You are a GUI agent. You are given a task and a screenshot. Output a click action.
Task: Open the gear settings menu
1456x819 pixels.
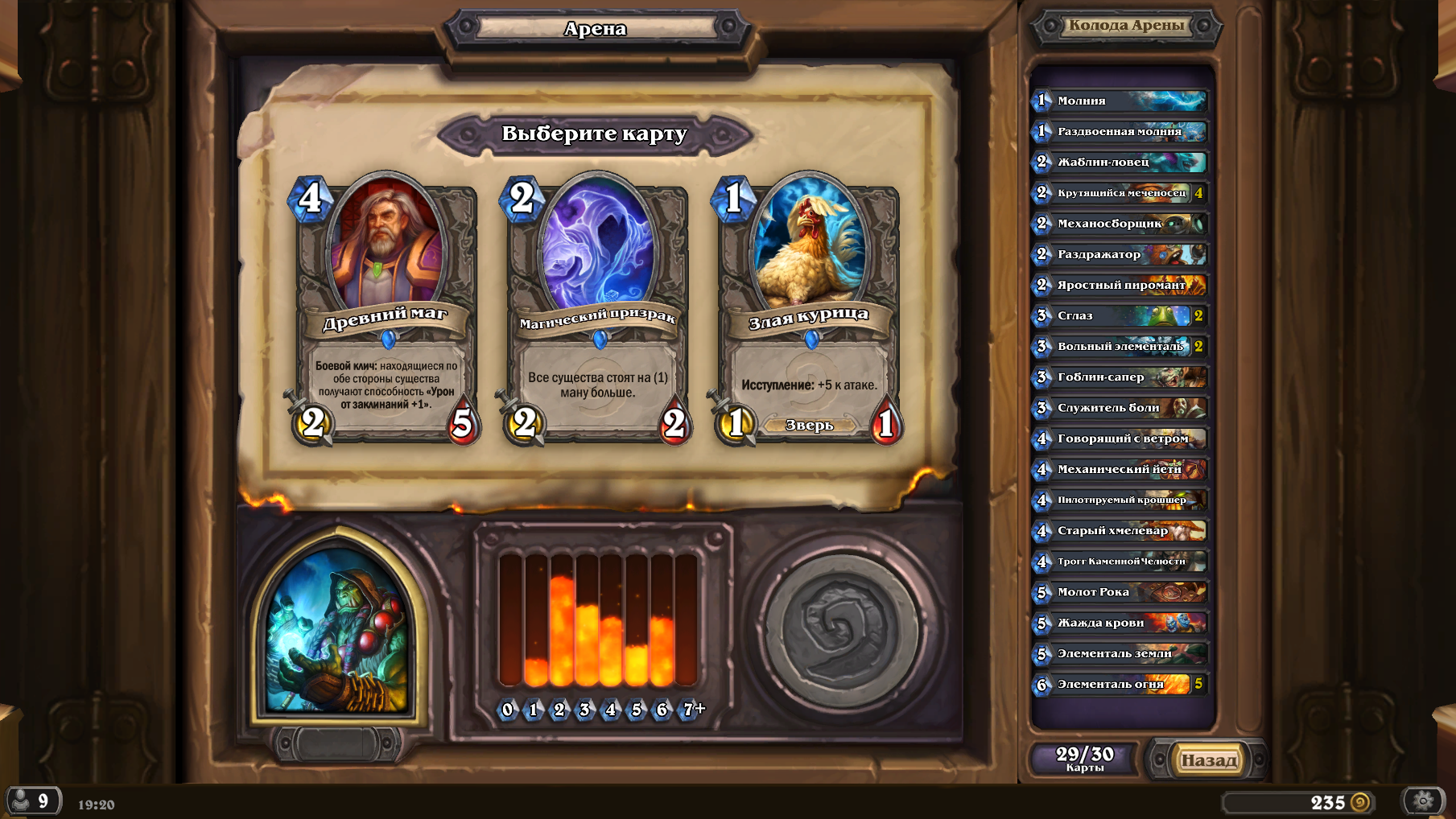1423,800
